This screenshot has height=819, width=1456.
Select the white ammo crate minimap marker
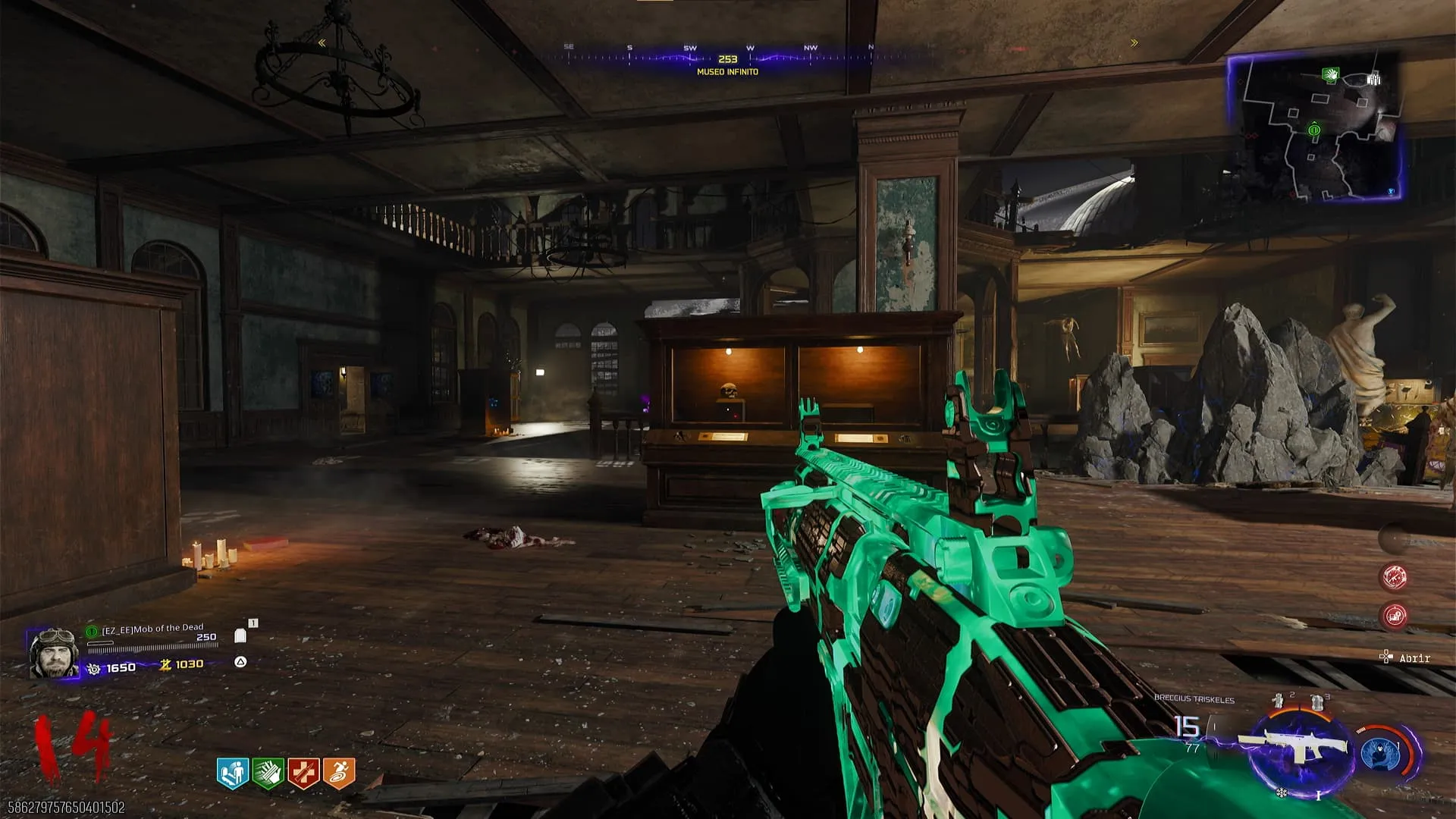1373,79
